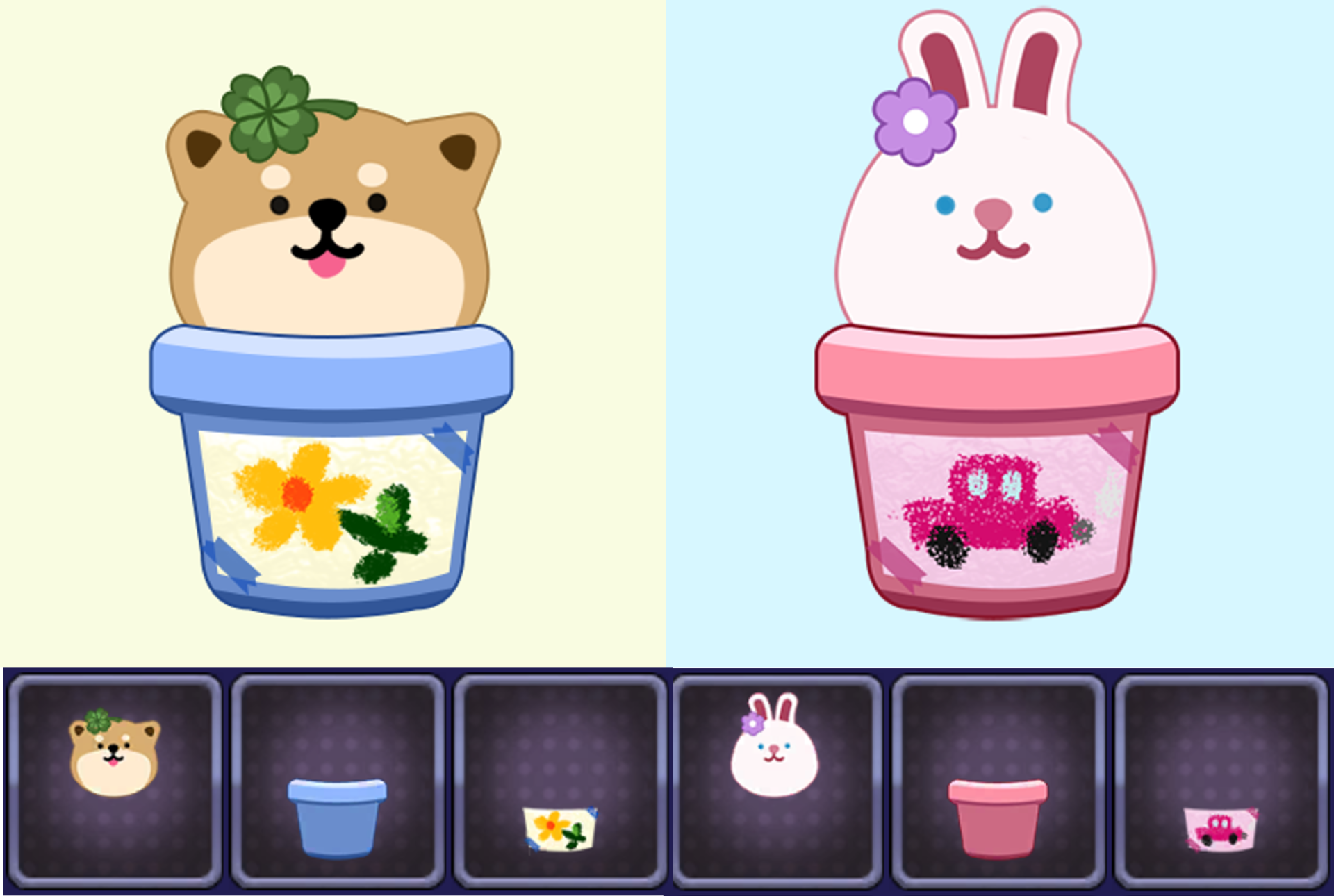Pick the yellow flower drawing slot
This screenshot has height=896, width=1334.
click(560, 781)
